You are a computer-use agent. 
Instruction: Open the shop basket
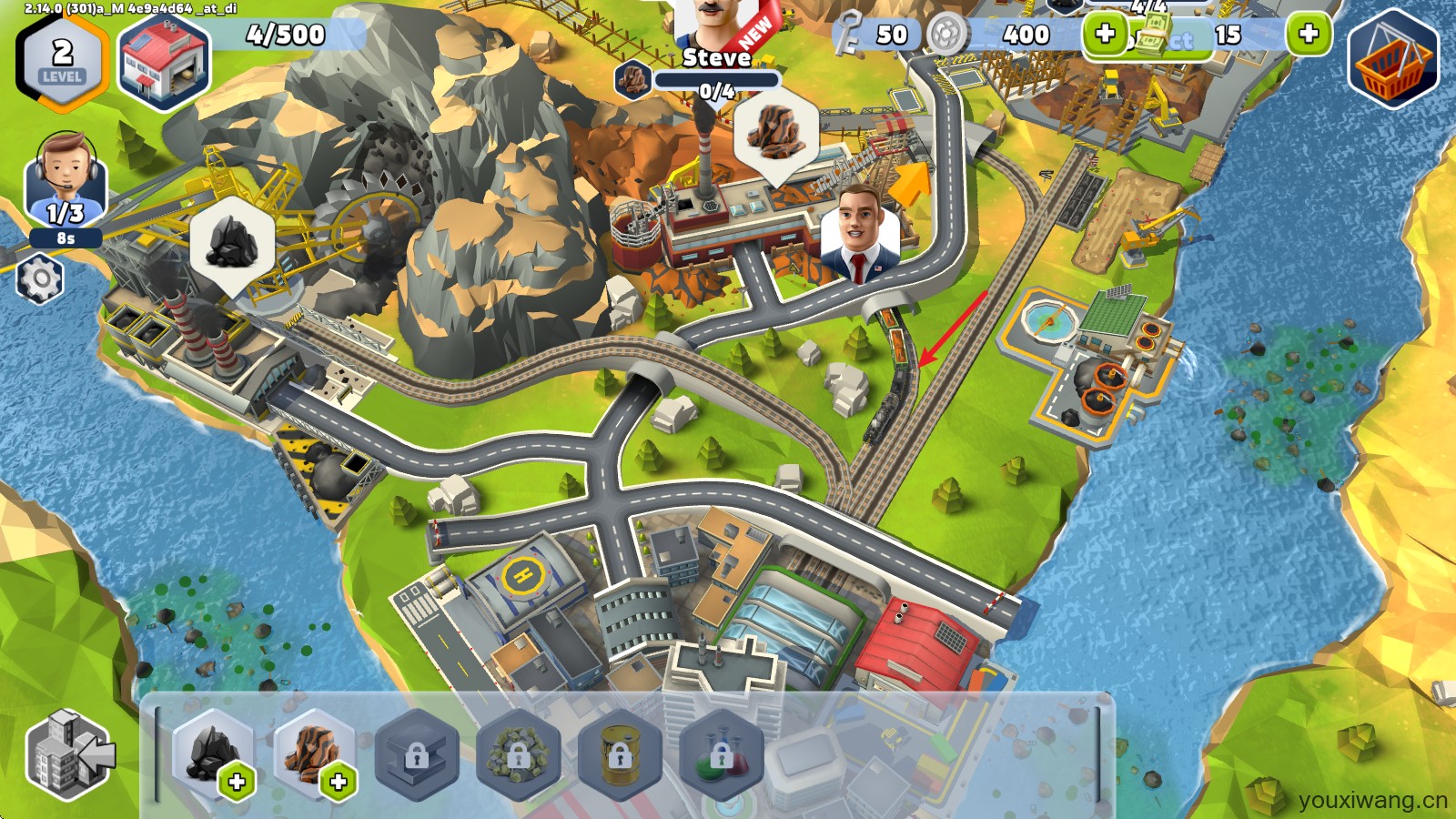pyautogui.click(x=1392, y=60)
